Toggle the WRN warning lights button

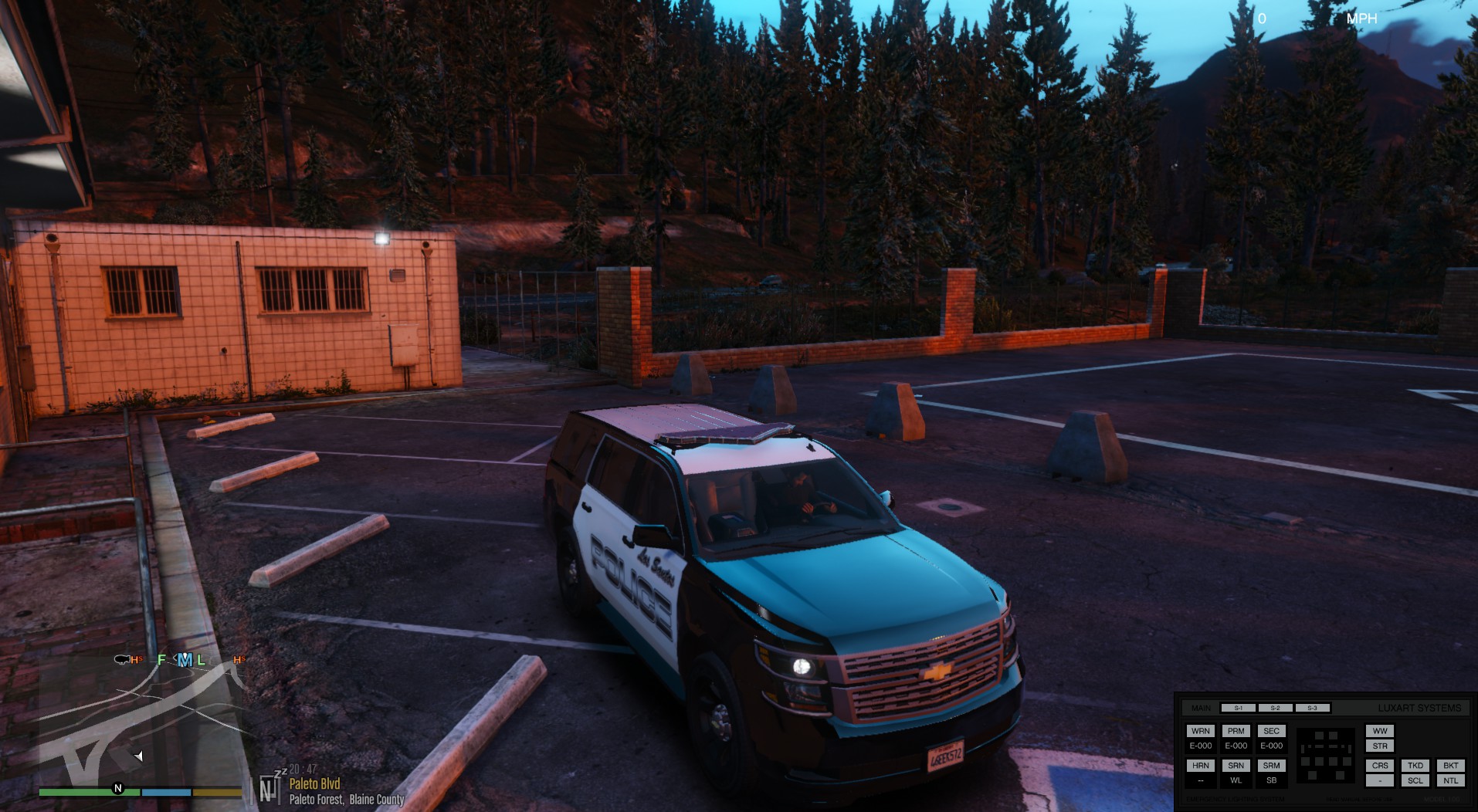tap(1200, 731)
